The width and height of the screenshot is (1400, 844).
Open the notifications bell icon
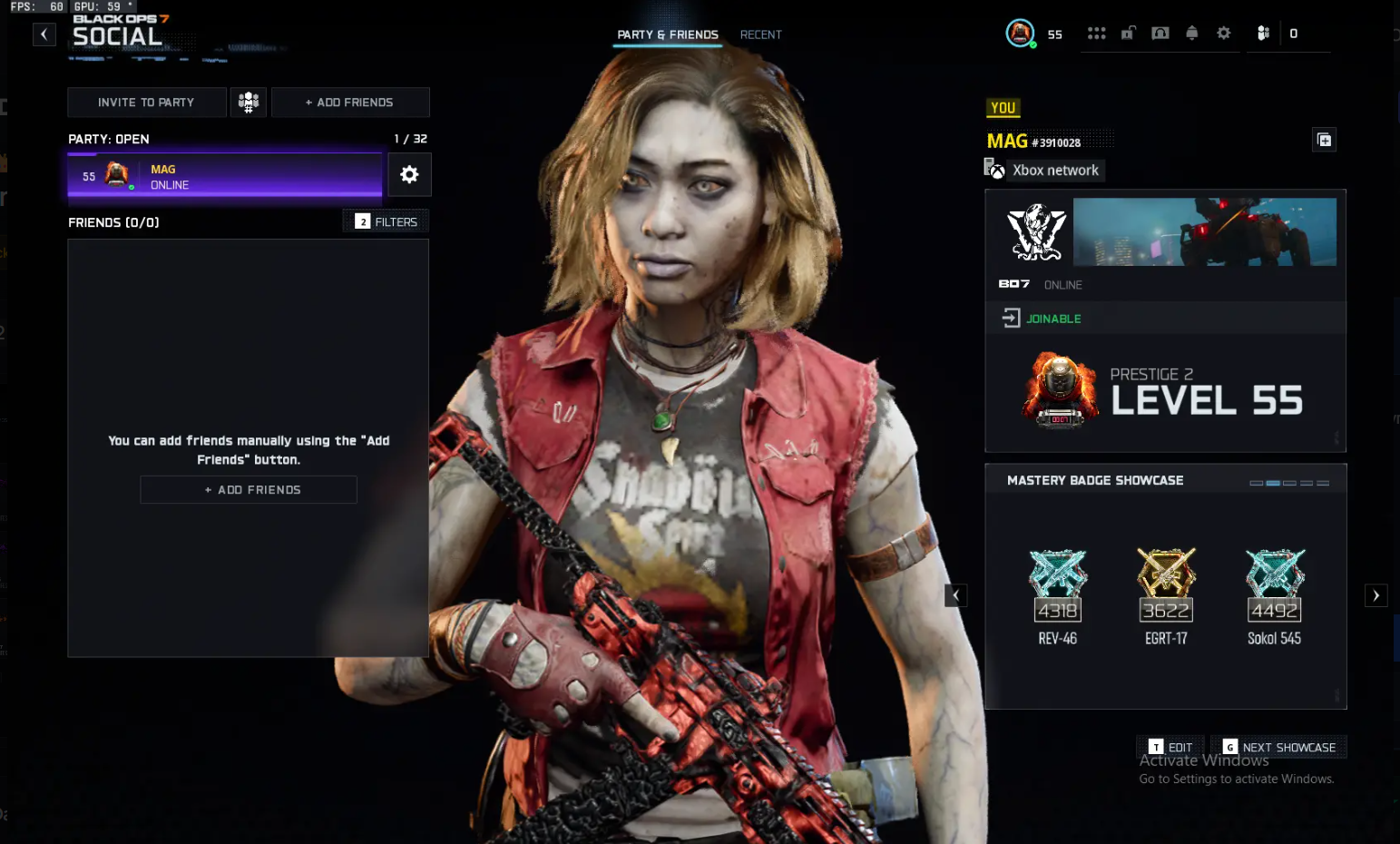pos(1192,34)
